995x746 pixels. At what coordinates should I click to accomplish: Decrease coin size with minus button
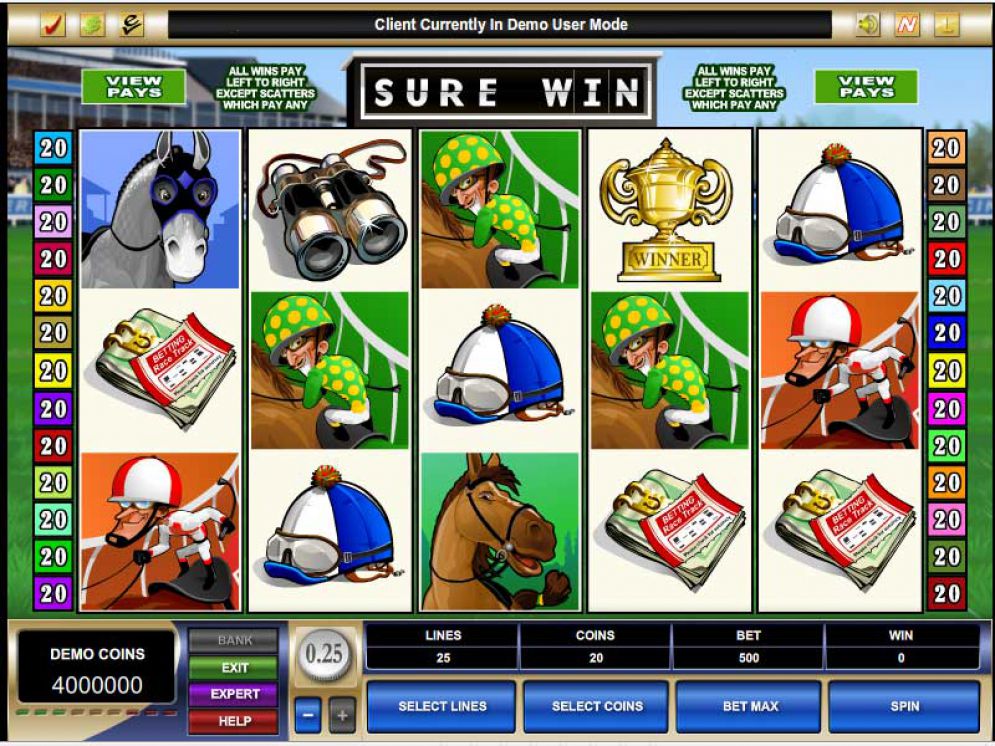pos(308,716)
